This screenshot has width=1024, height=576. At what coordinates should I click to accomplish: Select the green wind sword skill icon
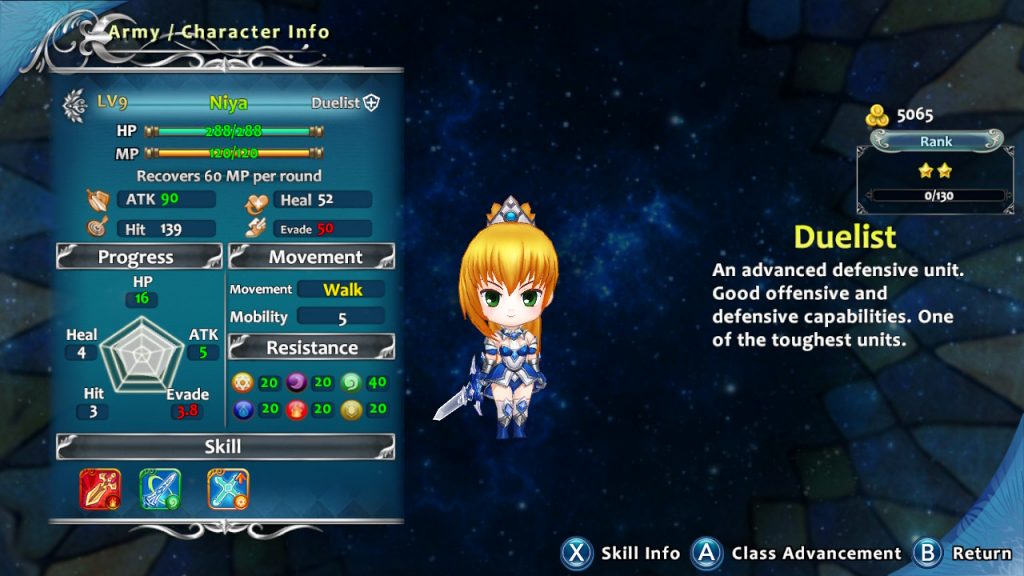click(x=160, y=489)
